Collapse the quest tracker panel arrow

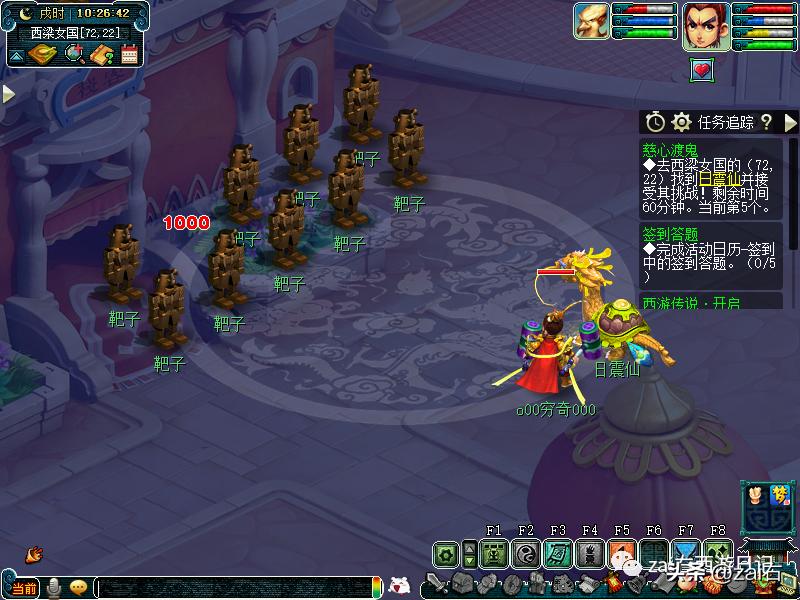(x=791, y=122)
